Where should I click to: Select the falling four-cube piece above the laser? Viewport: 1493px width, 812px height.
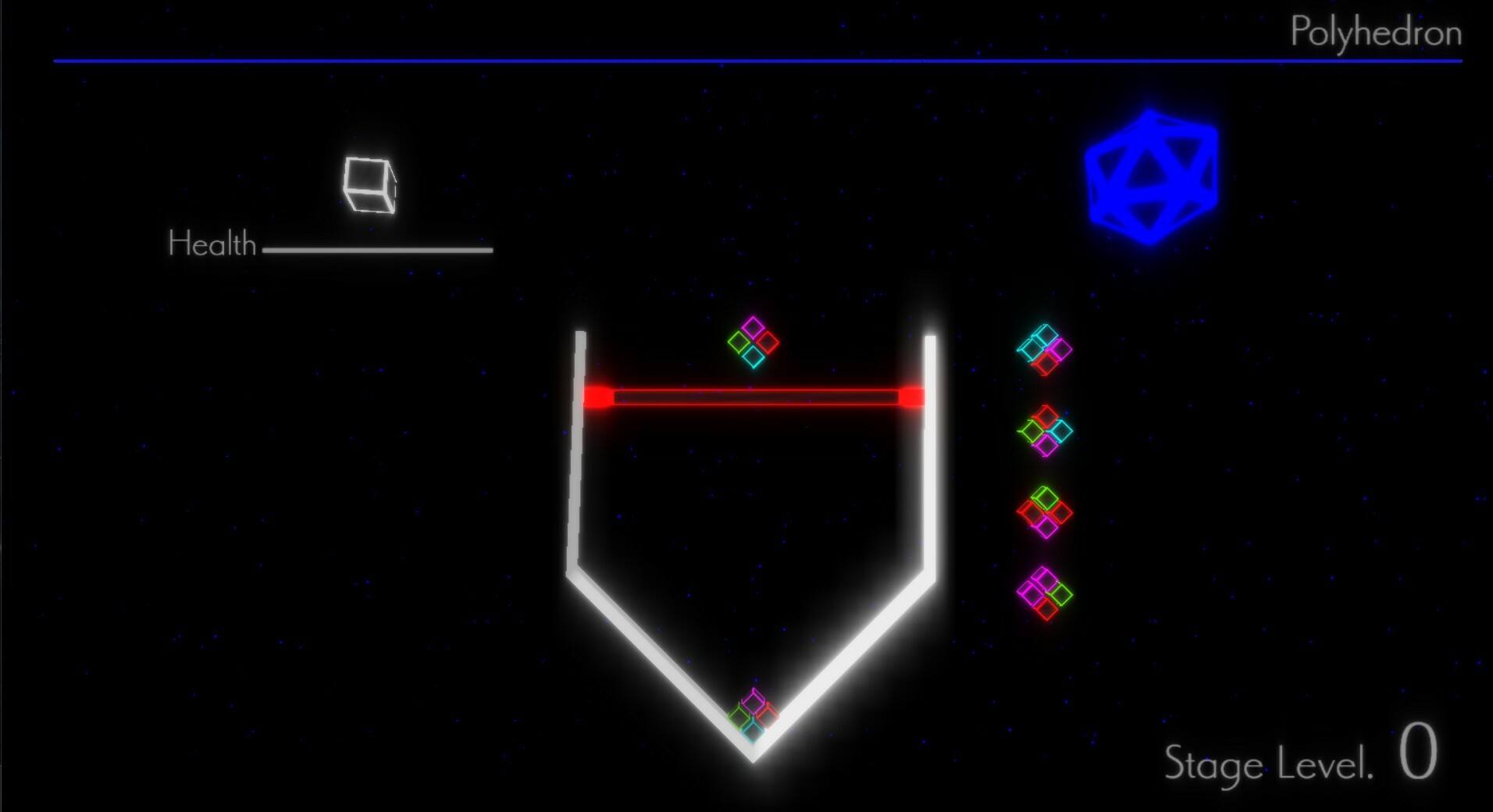[752, 342]
